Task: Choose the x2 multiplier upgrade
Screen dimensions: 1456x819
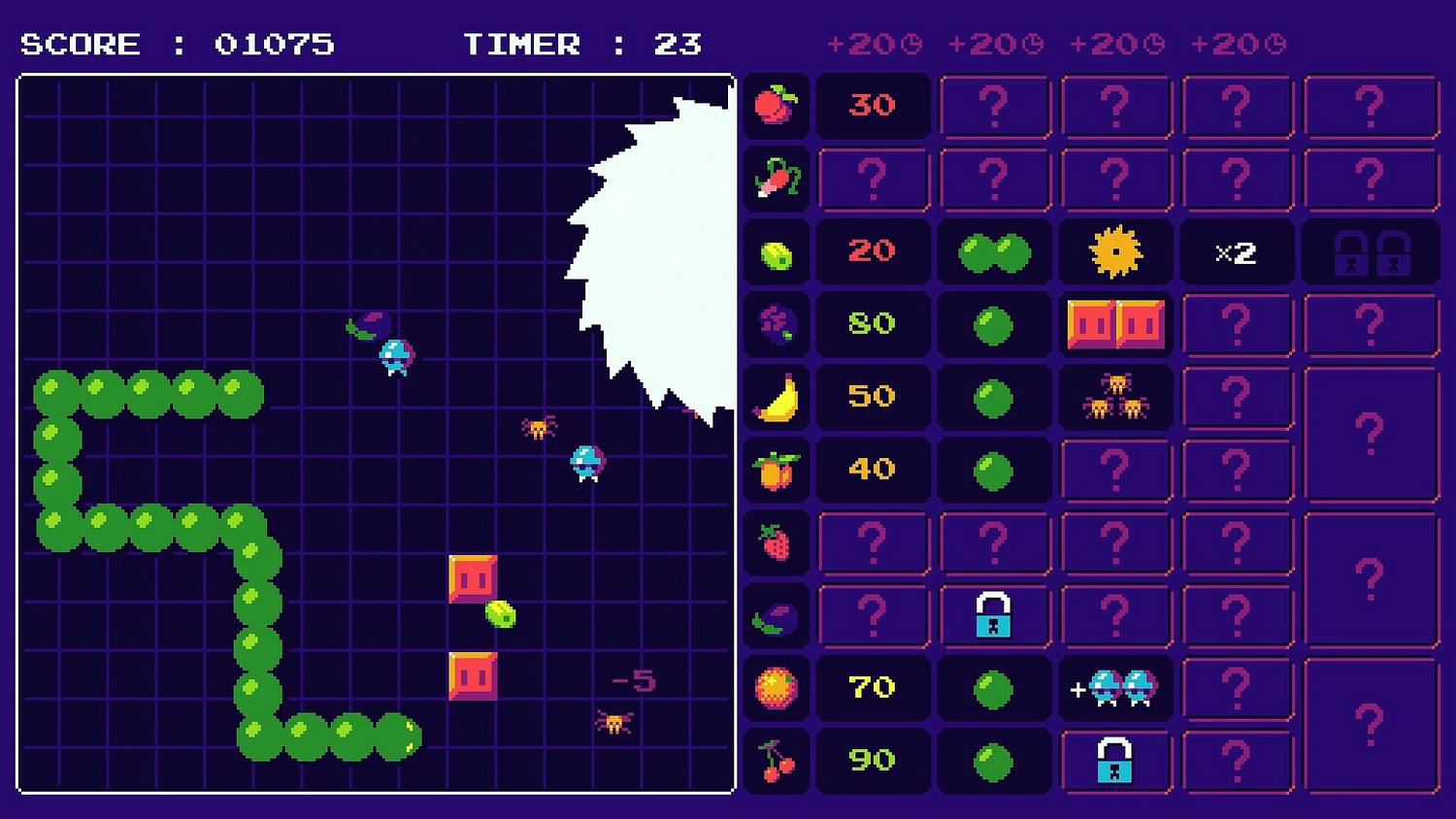Action: (1236, 252)
